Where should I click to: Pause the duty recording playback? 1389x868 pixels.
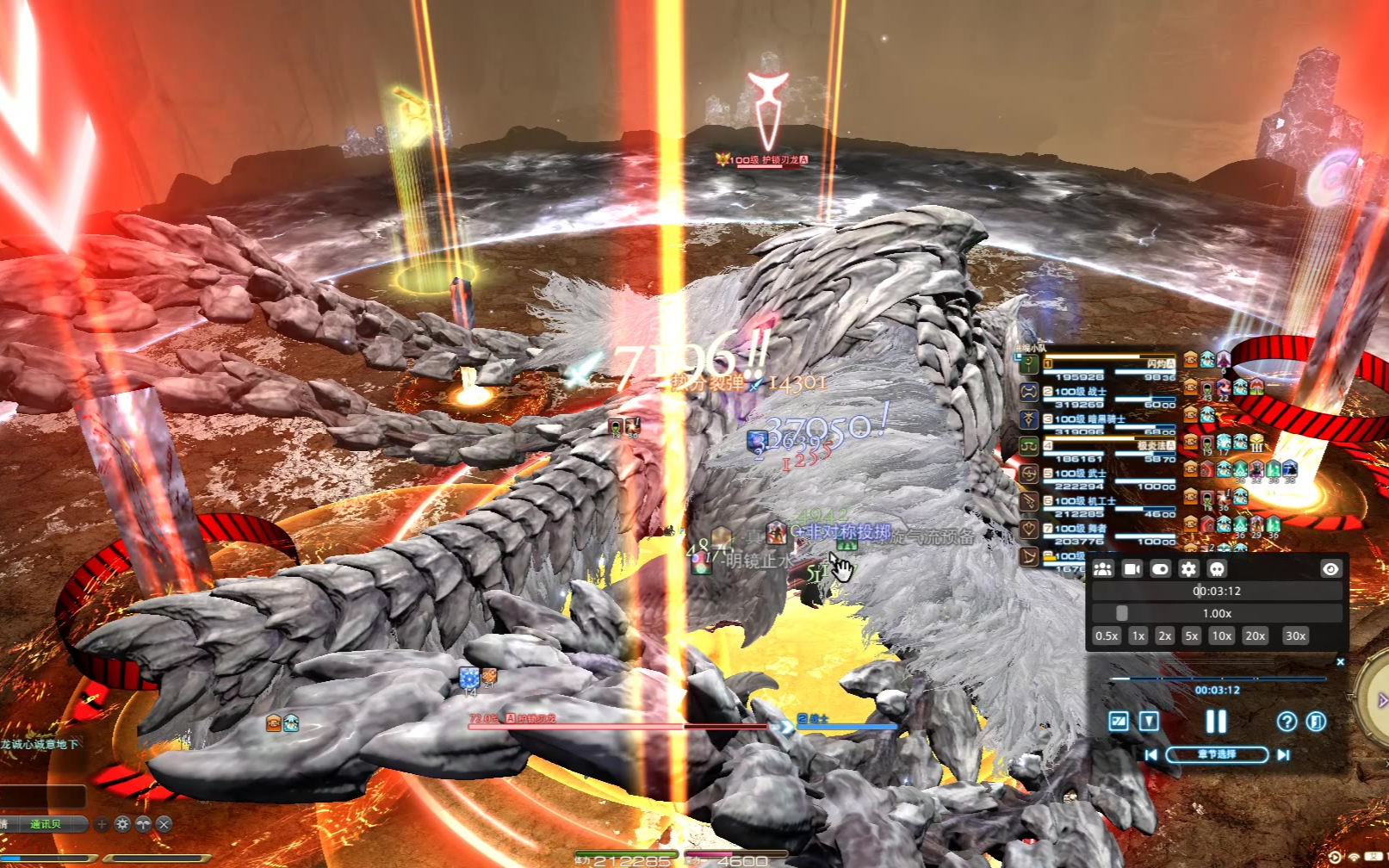[x=1216, y=722]
